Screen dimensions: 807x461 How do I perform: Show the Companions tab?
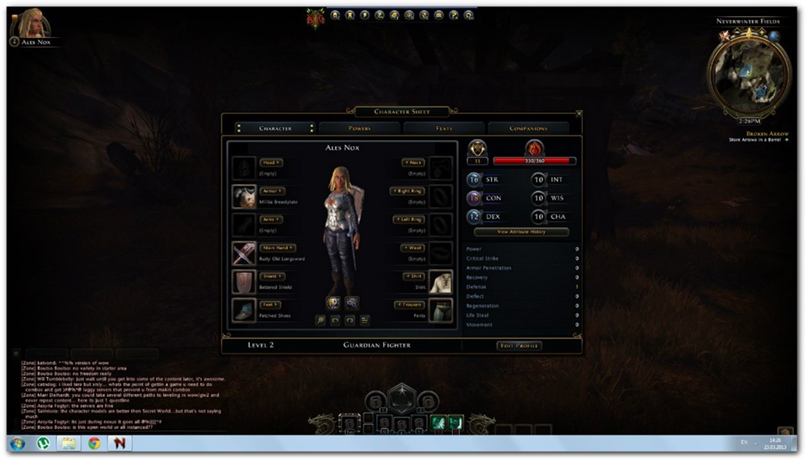tap(529, 129)
